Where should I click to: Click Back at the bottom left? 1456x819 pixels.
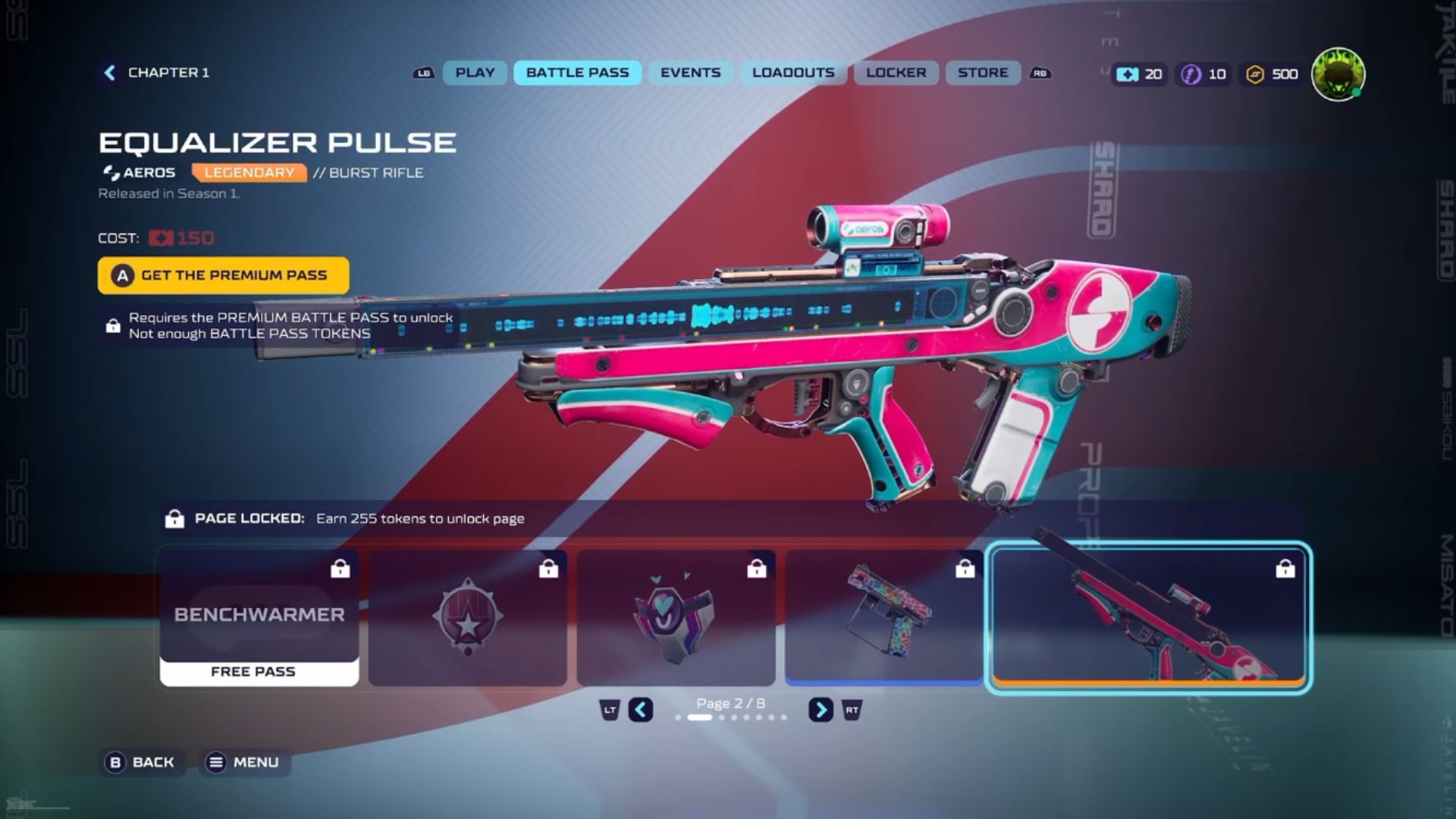[141, 761]
